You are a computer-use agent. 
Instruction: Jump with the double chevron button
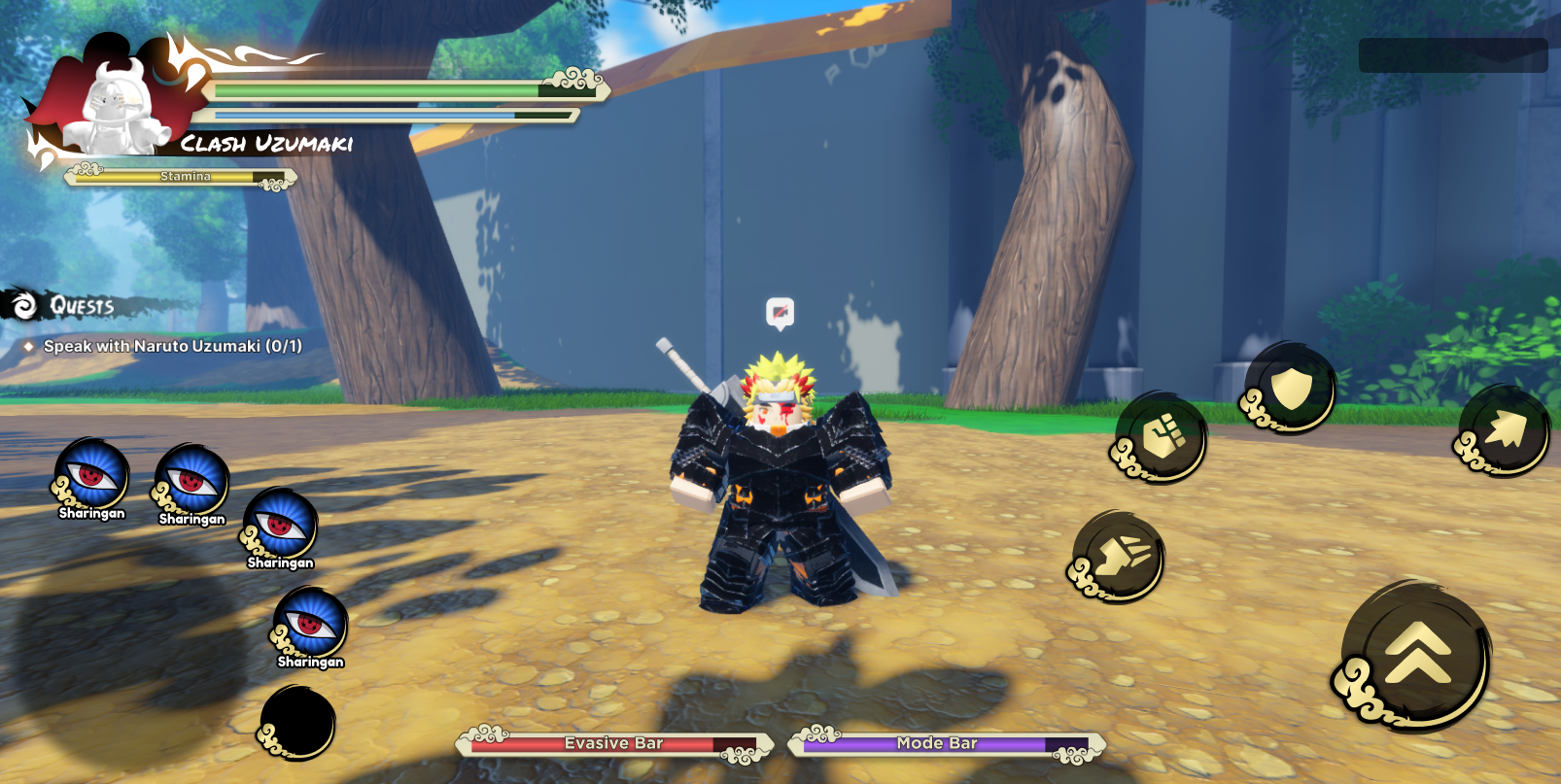pyautogui.click(x=1417, y=654)
